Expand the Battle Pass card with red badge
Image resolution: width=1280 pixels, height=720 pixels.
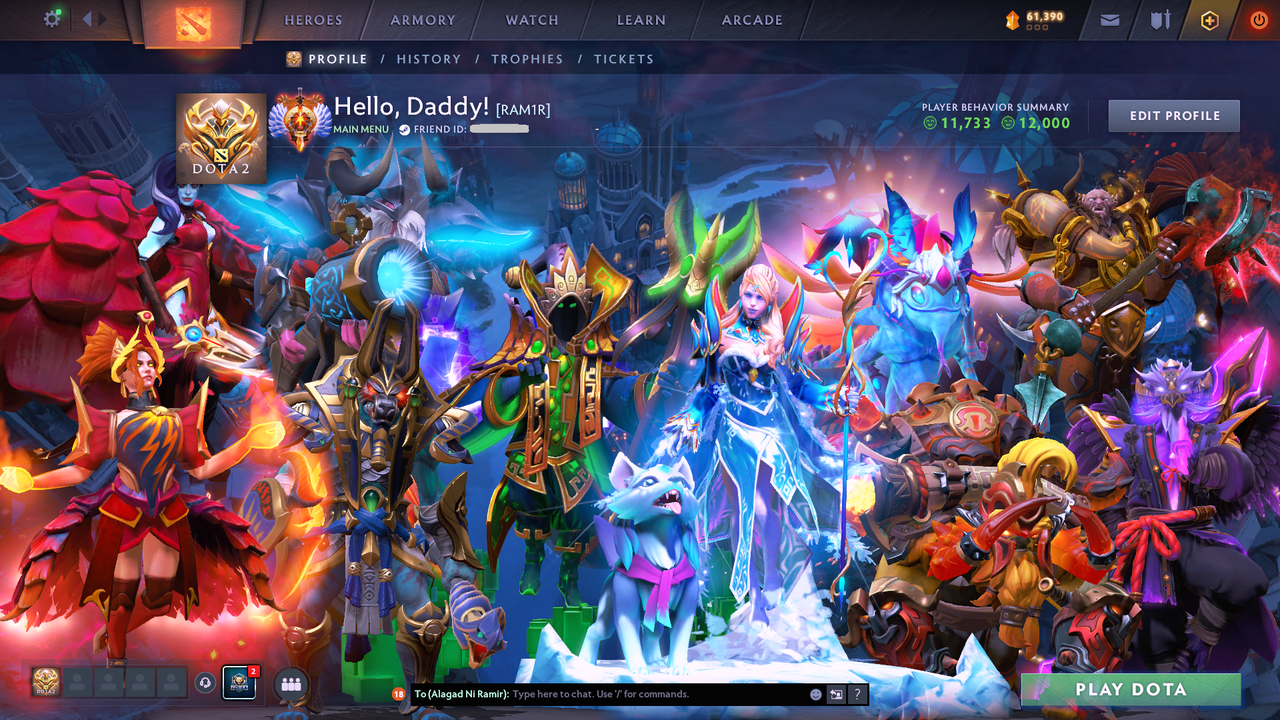point(239,683)
